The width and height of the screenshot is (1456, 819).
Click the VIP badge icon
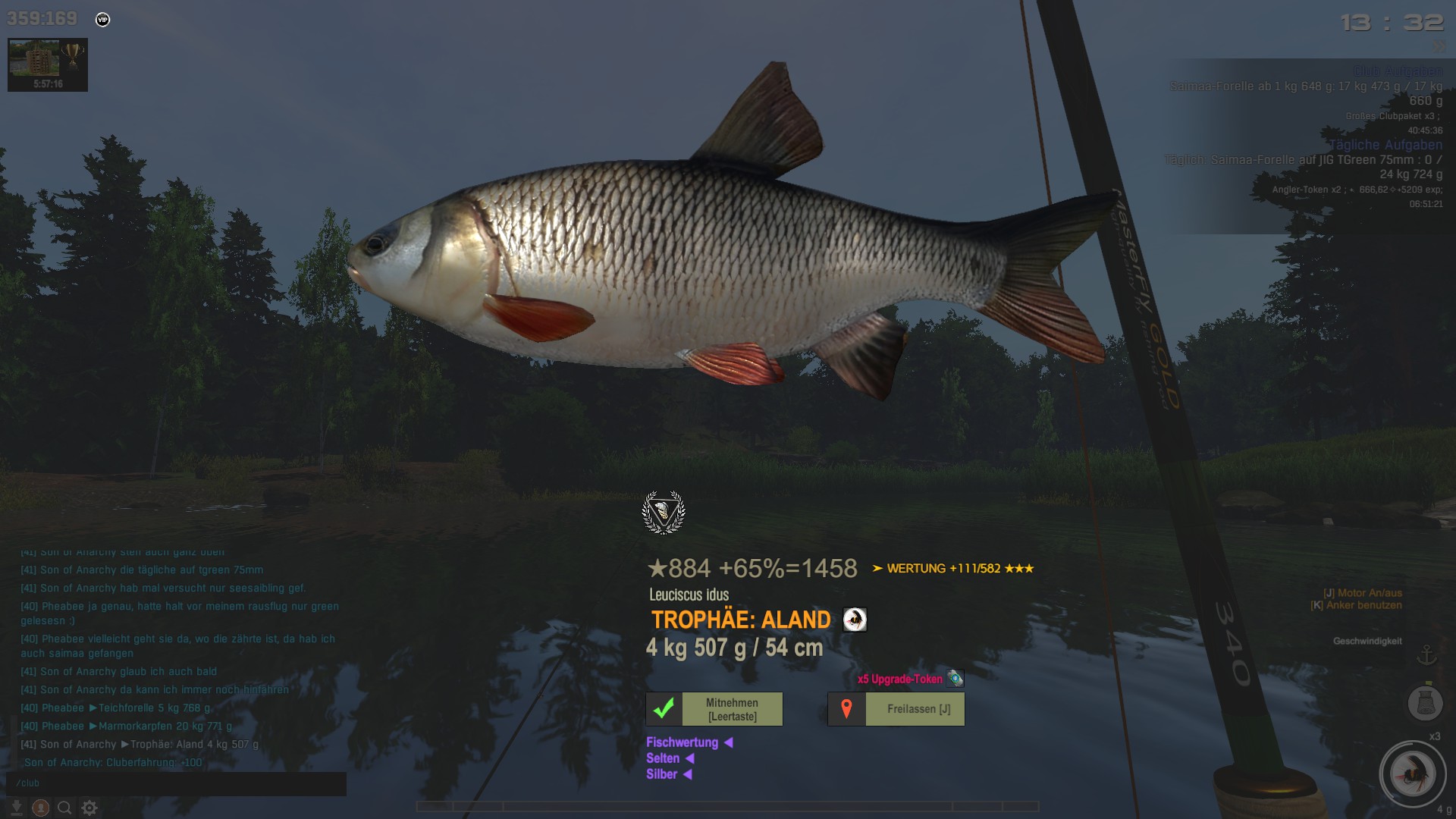(103, 20)
